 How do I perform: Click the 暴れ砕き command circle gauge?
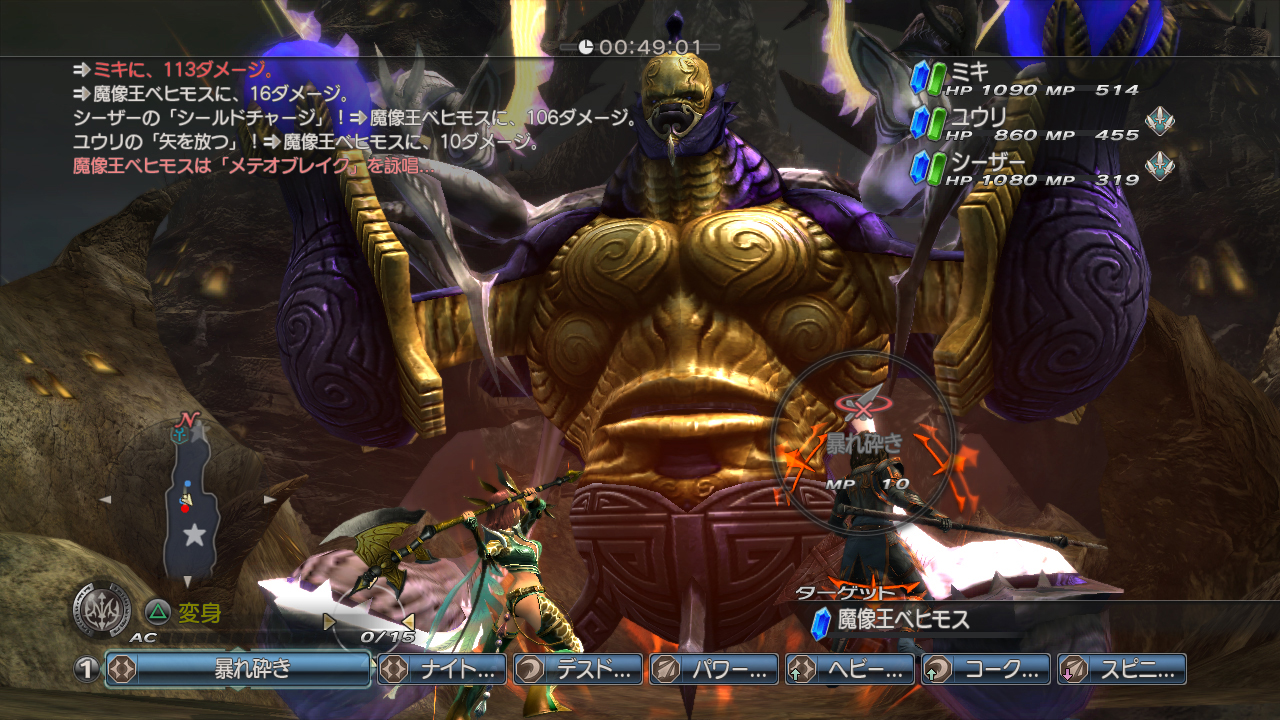point(865,442)
